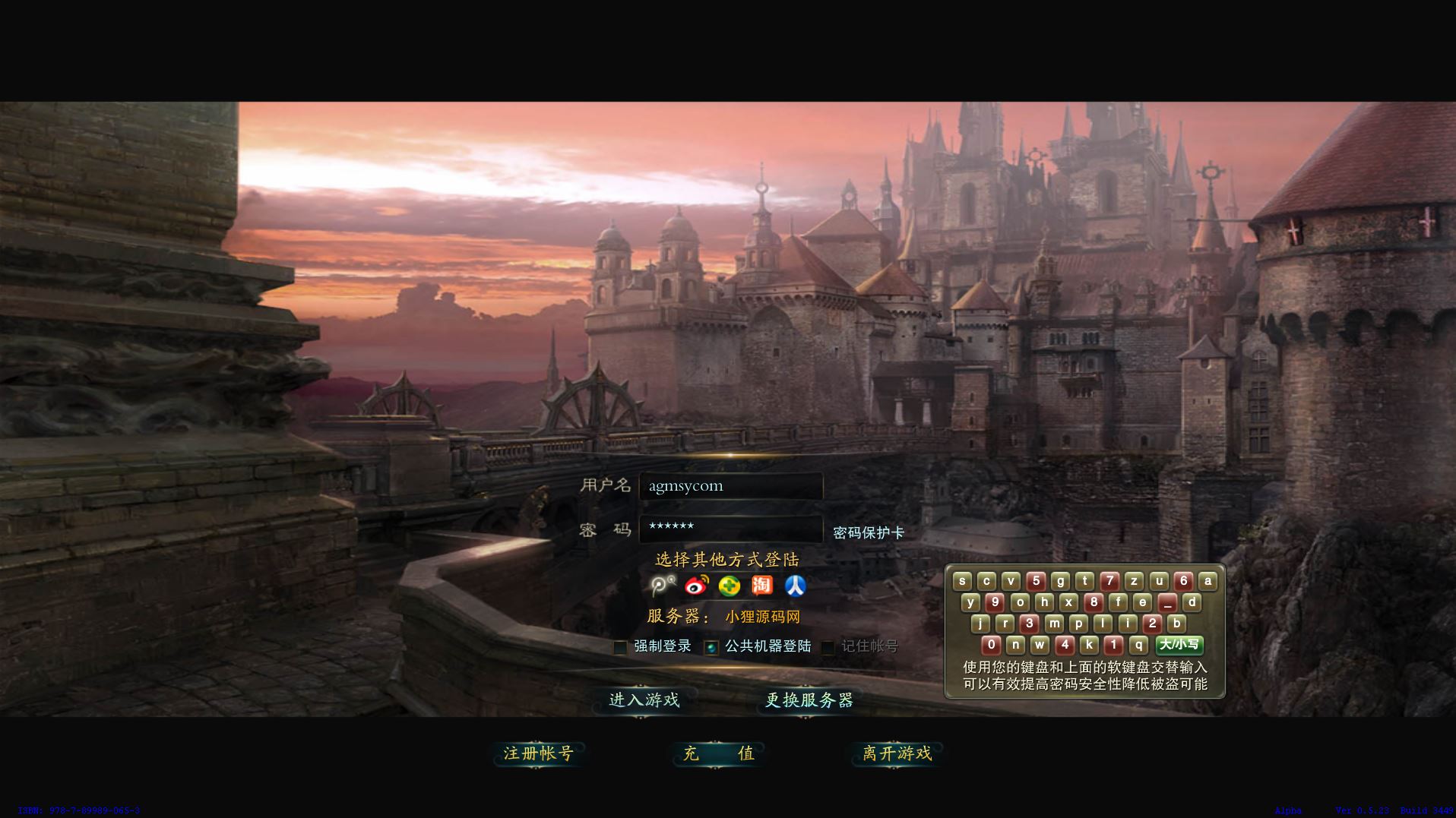Select the 注册帐号 register account button
This screenshot has height=818, width=1456.
point(538,753)
